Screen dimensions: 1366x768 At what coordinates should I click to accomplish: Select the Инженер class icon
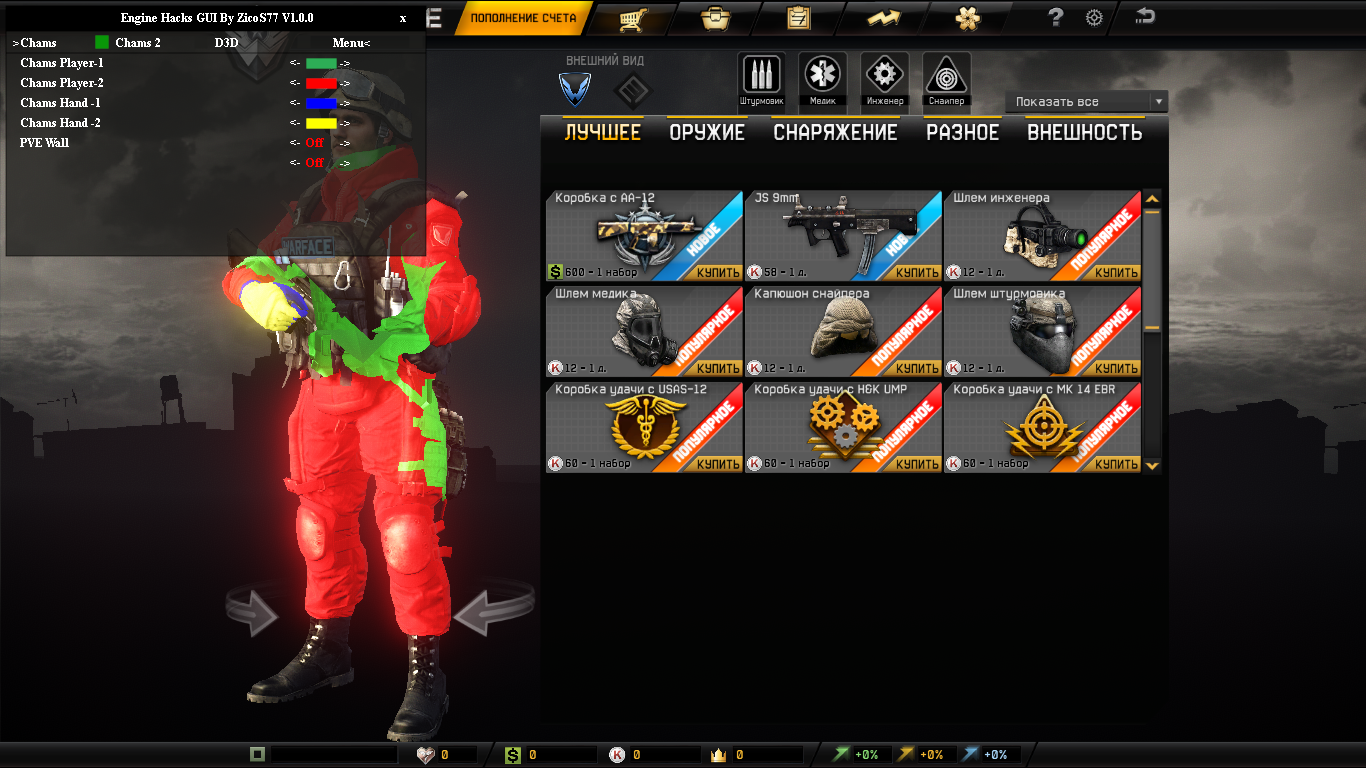(882, 77)
